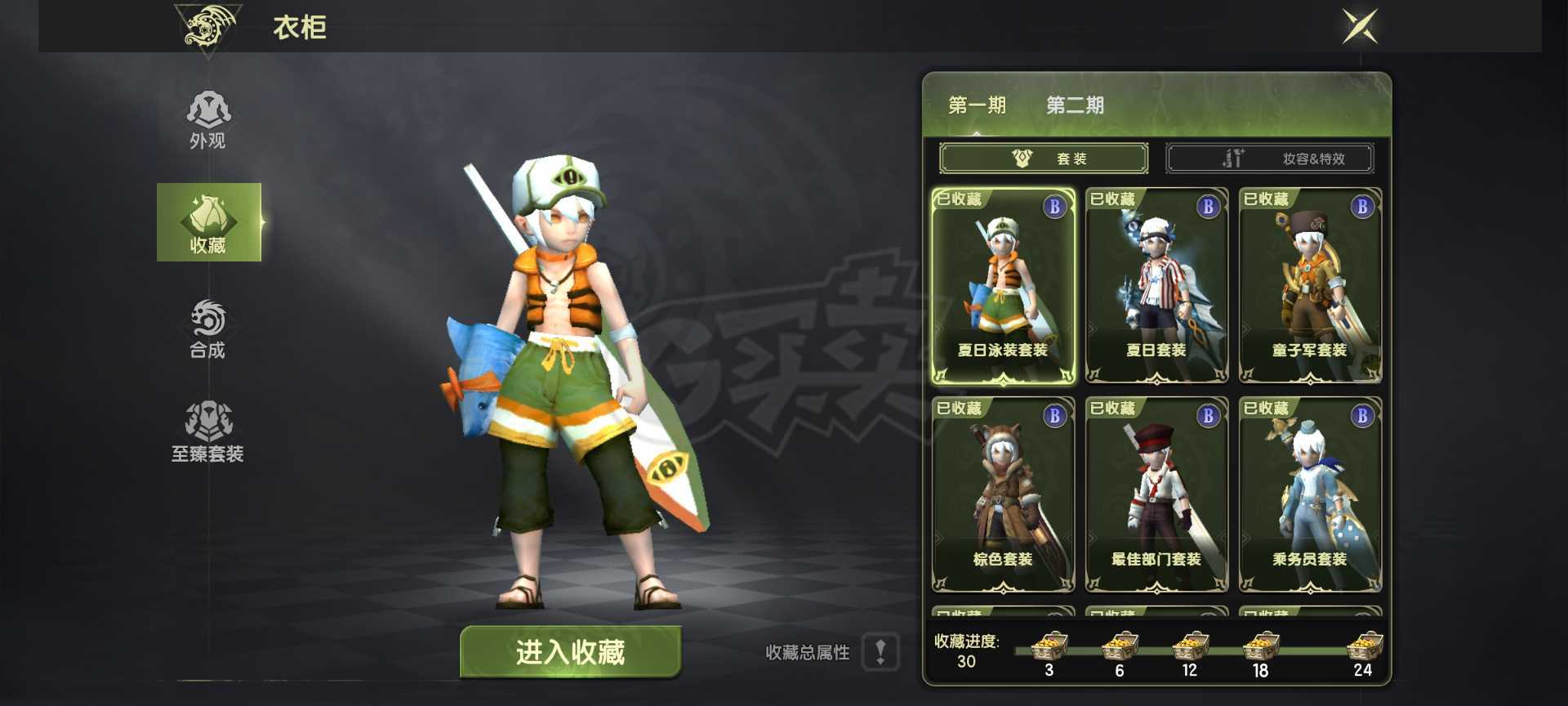Switch on the 妆容&特效 category filter
The width and height of the screenshot is (1568, 706).
[x=1270, y=158]
